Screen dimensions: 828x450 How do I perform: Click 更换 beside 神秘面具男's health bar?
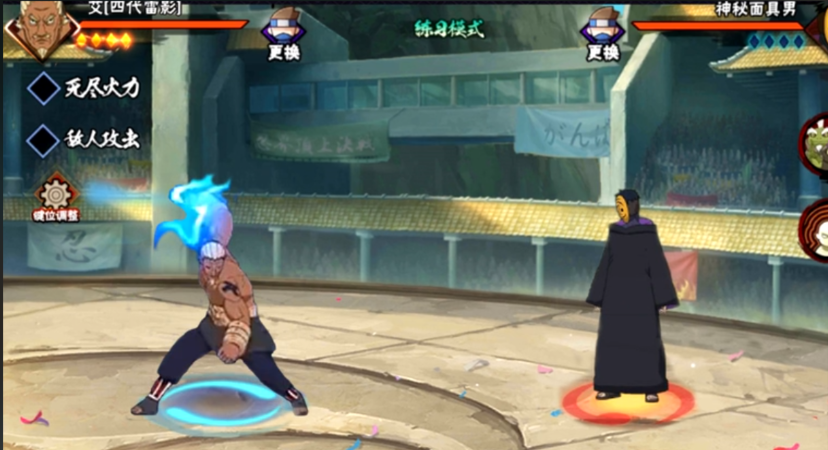[603, 37]
